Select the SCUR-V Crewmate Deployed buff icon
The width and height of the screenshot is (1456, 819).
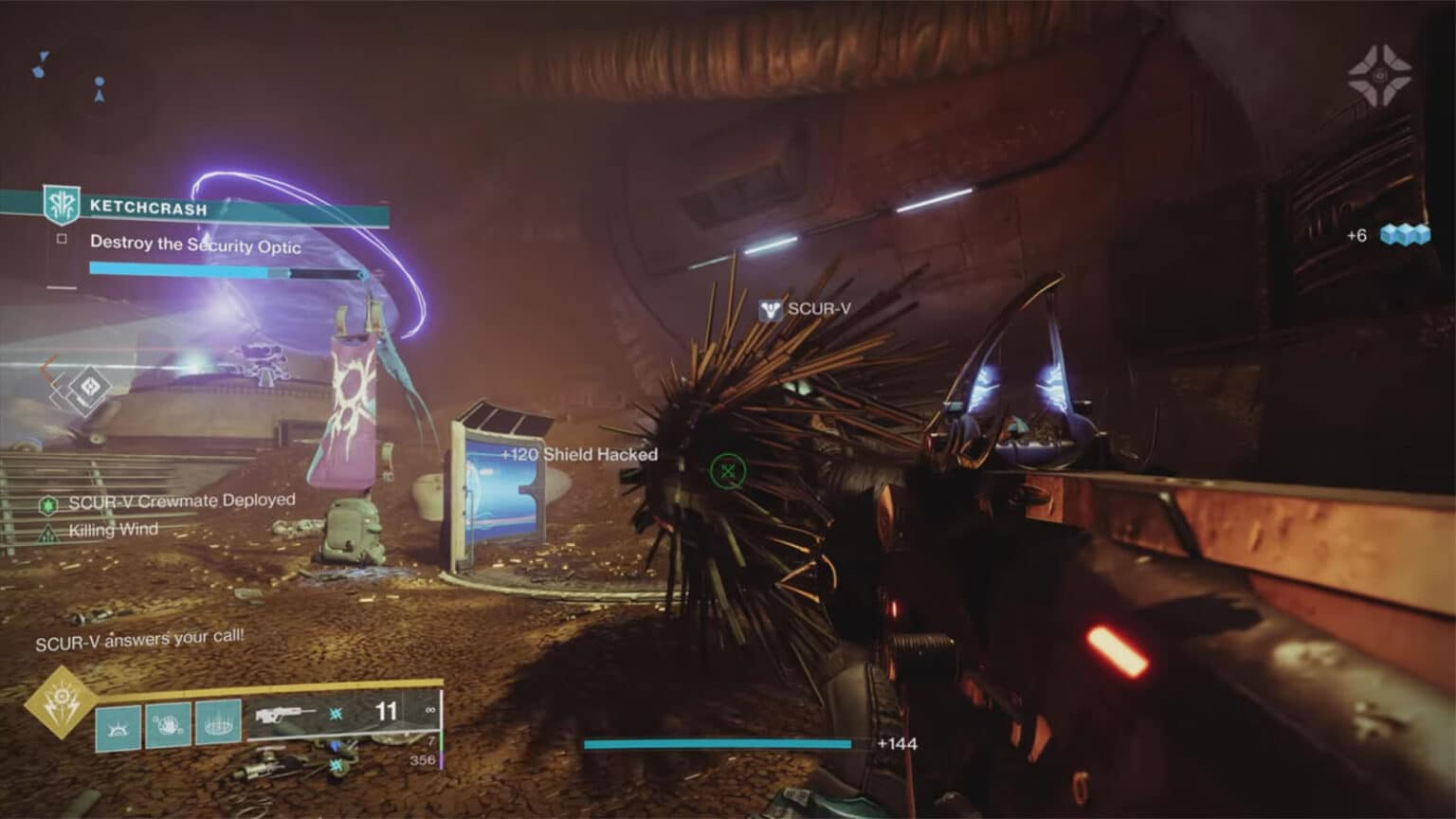48,505
